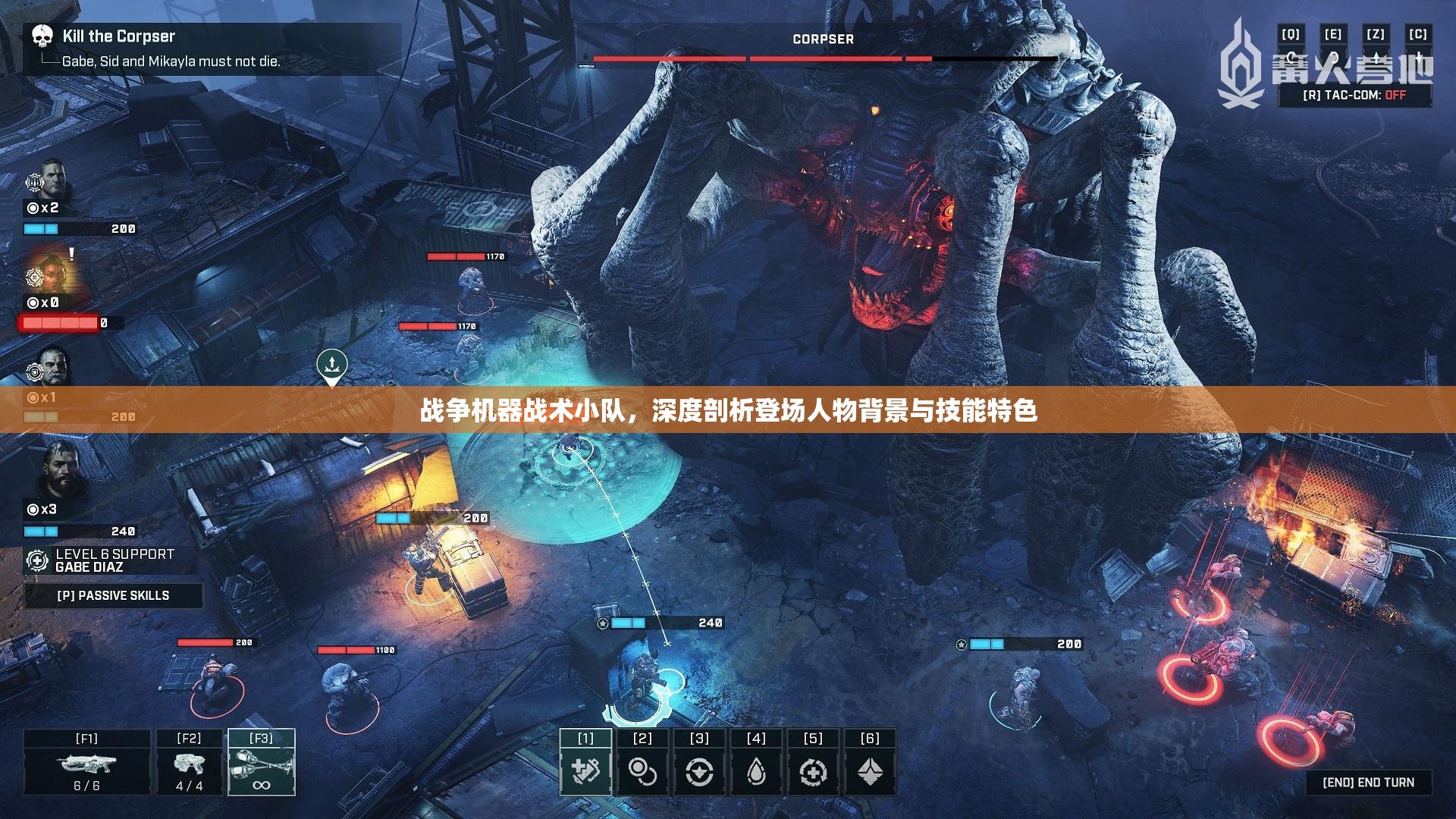This screenshot has width=1456, height=819.
Task: Open Gabe Diaz's passive skills panel
Action: [114, 595]
